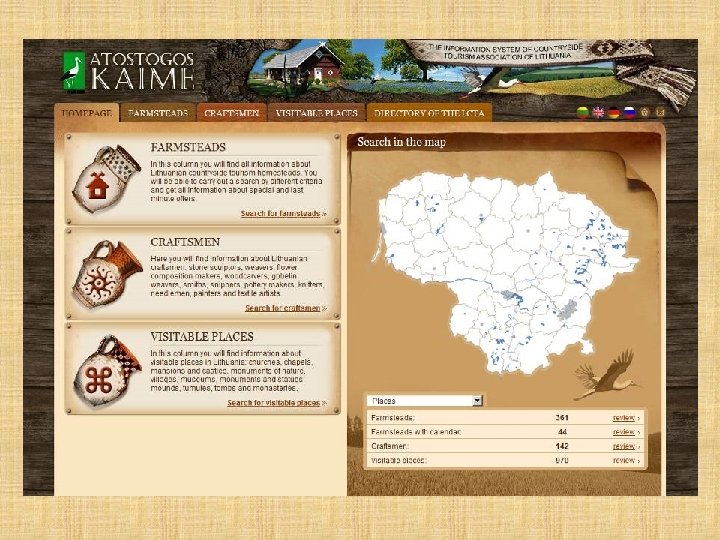This screenshot has height=540, width=720.
Task: Select the Directory of the LCTA tab
Action: 429,113
